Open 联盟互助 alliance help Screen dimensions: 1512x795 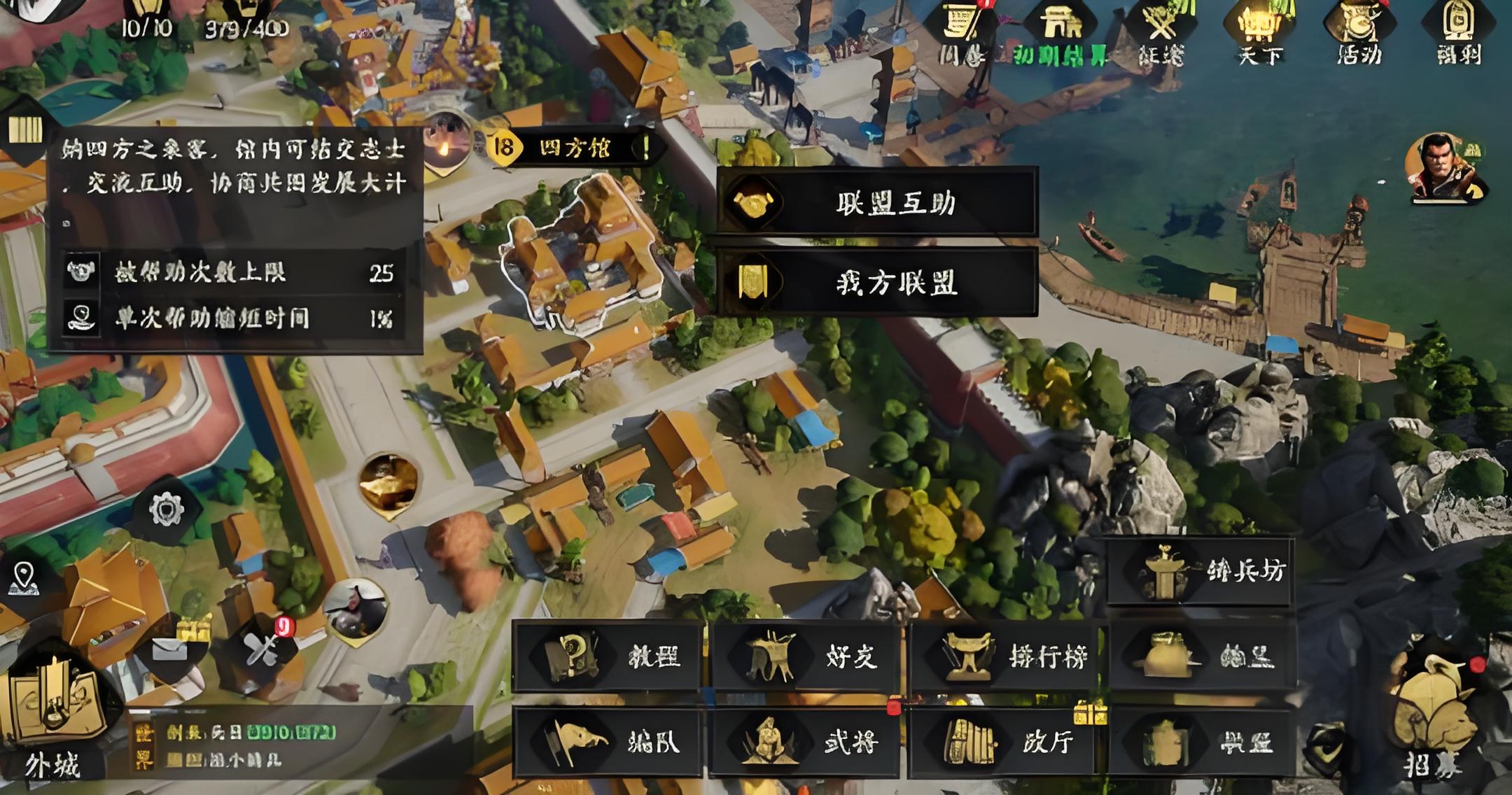(876, 203)
